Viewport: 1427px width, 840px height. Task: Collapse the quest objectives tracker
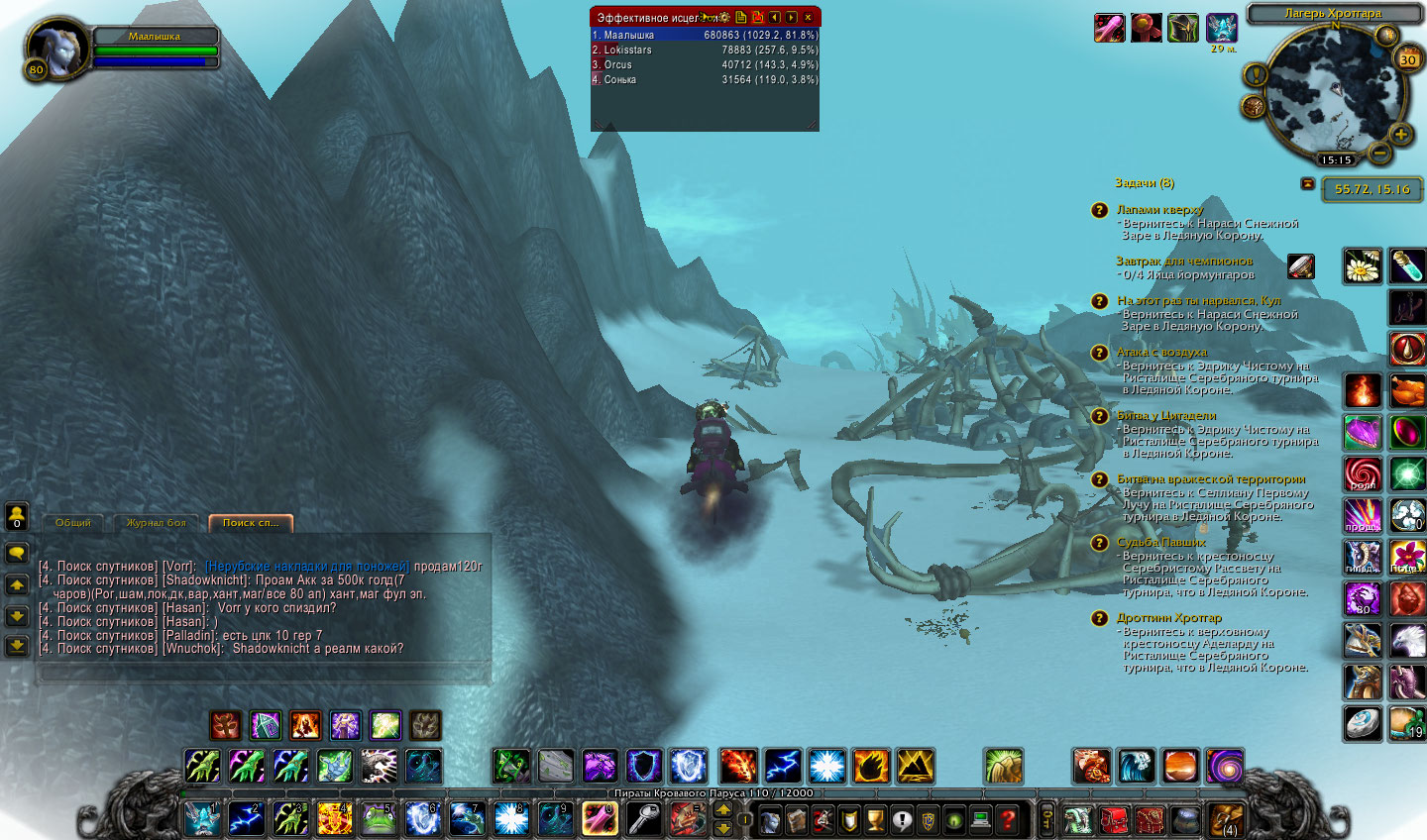(x=1307, y=184)
